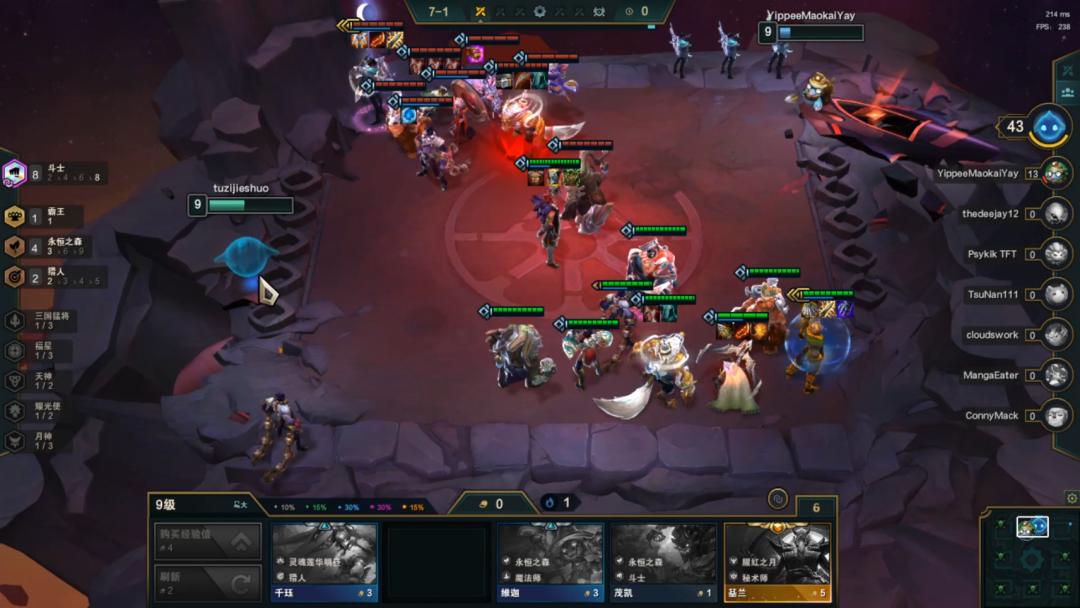
Task: Click MangaEater's portrait in the scoreboard
Action: pos(1056,375)
